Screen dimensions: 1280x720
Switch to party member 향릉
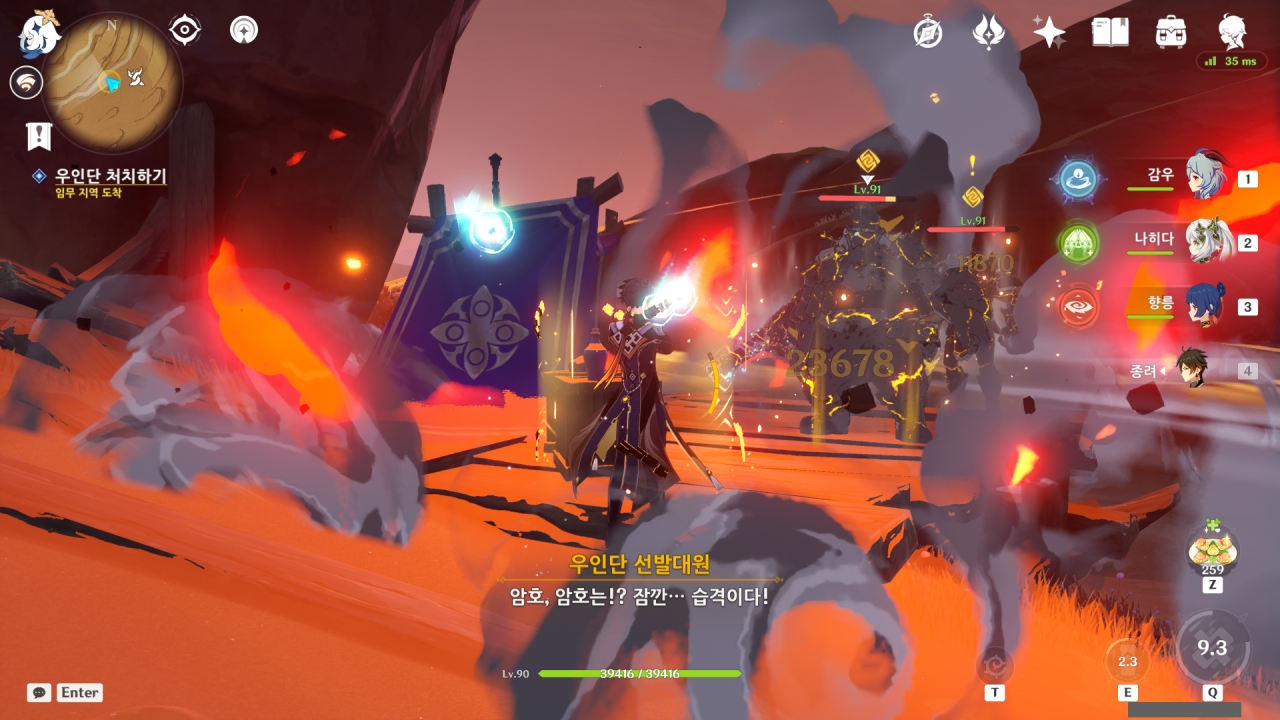pyautogui.click(x=1205, y=306)
